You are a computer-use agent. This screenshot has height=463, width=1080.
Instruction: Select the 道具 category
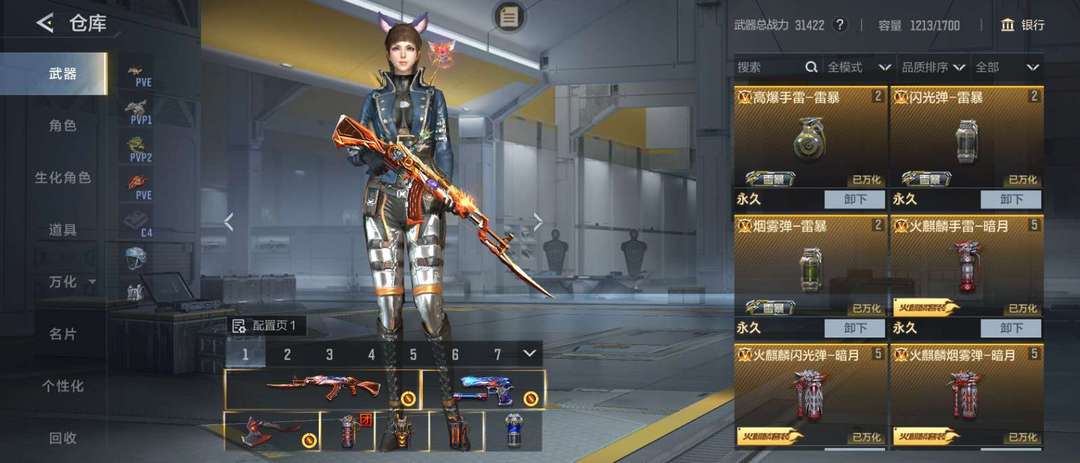click(63, 230)
